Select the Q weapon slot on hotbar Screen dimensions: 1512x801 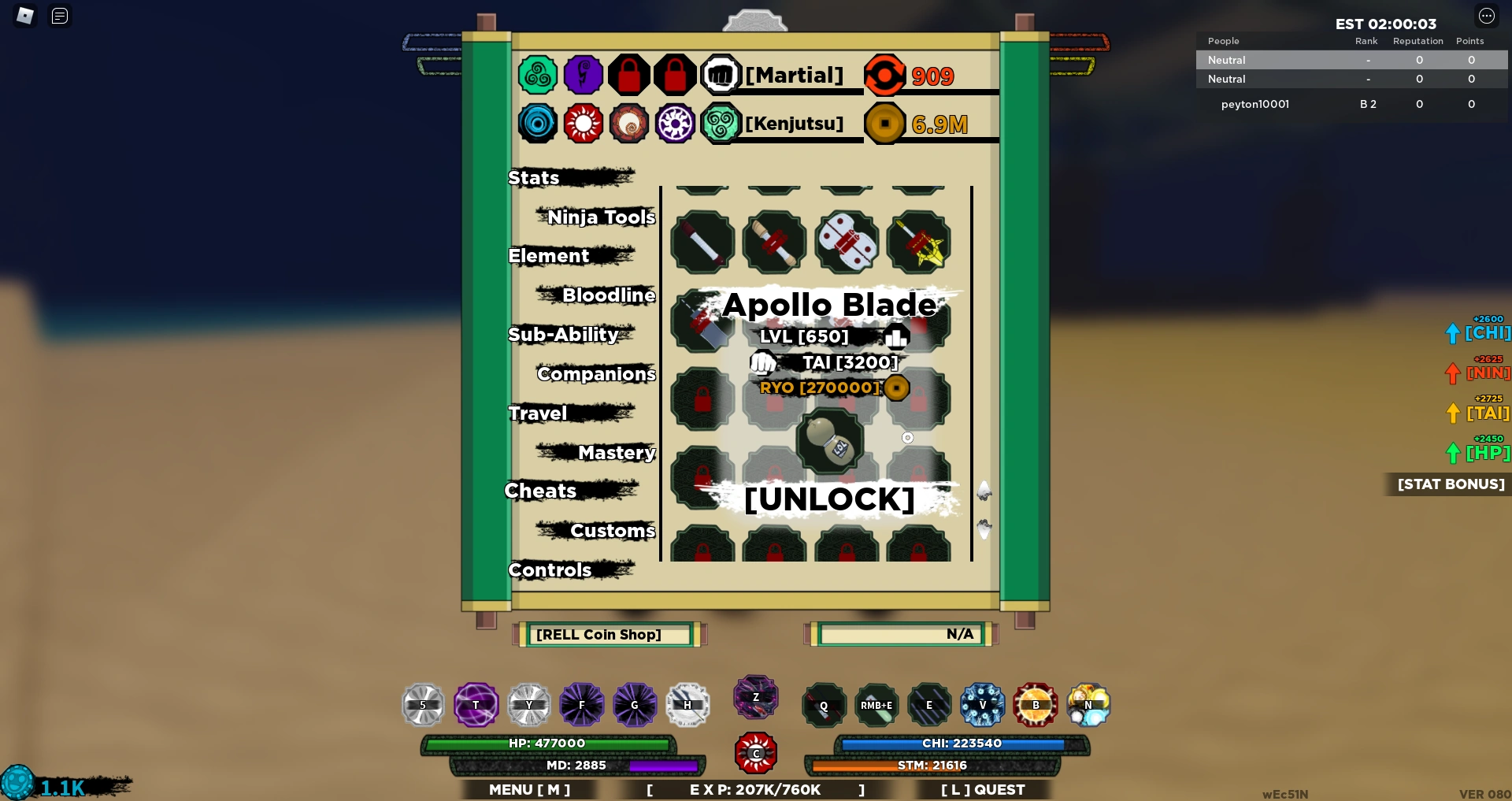click(x=823, y=705)
